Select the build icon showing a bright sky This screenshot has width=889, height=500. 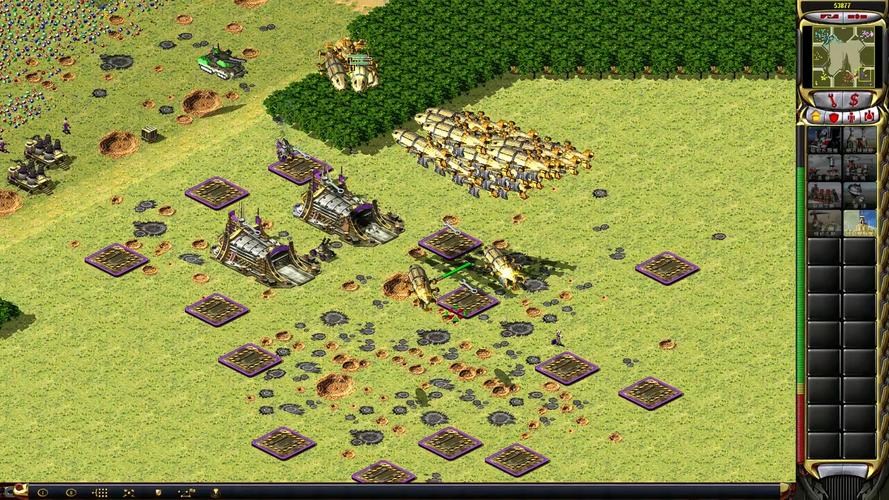pyautogui.click(x=859, y=222)
